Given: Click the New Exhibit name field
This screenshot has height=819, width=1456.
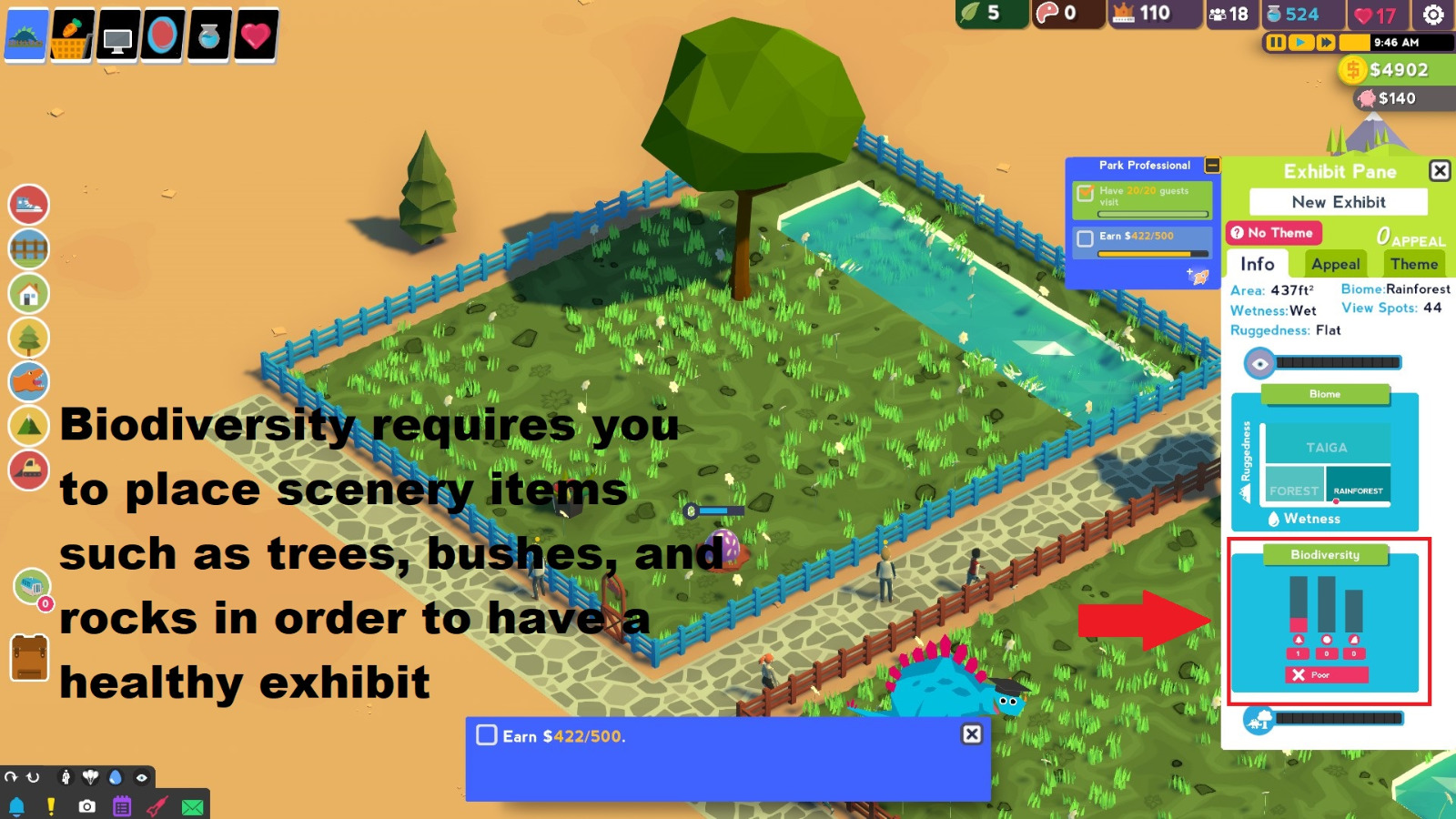Looking at the screenshot, I should pyautogui.click(x=1338, y=202).
